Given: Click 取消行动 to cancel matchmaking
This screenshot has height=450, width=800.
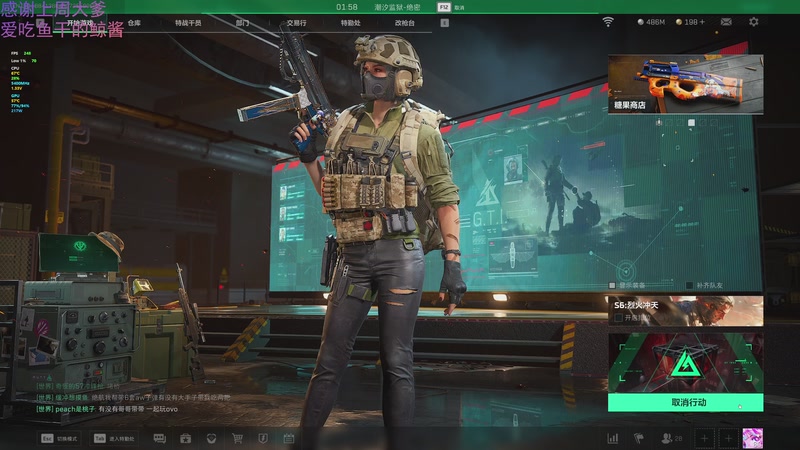Looking at the screenshot, I should pyautogui.click(x=685, y=402).
